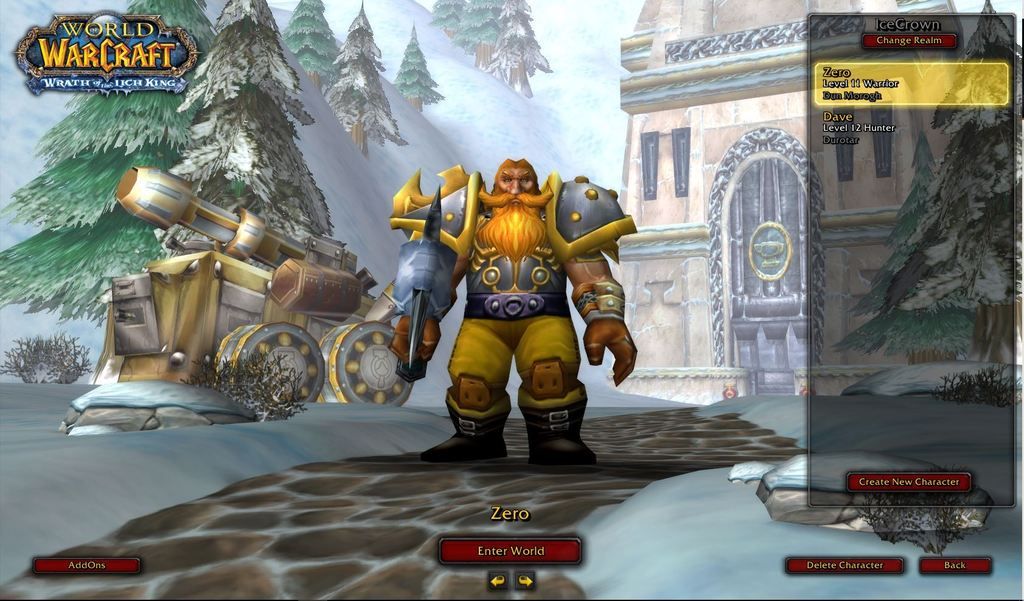Choose Change Realm

pyautogui.click(x=909, y=41)
